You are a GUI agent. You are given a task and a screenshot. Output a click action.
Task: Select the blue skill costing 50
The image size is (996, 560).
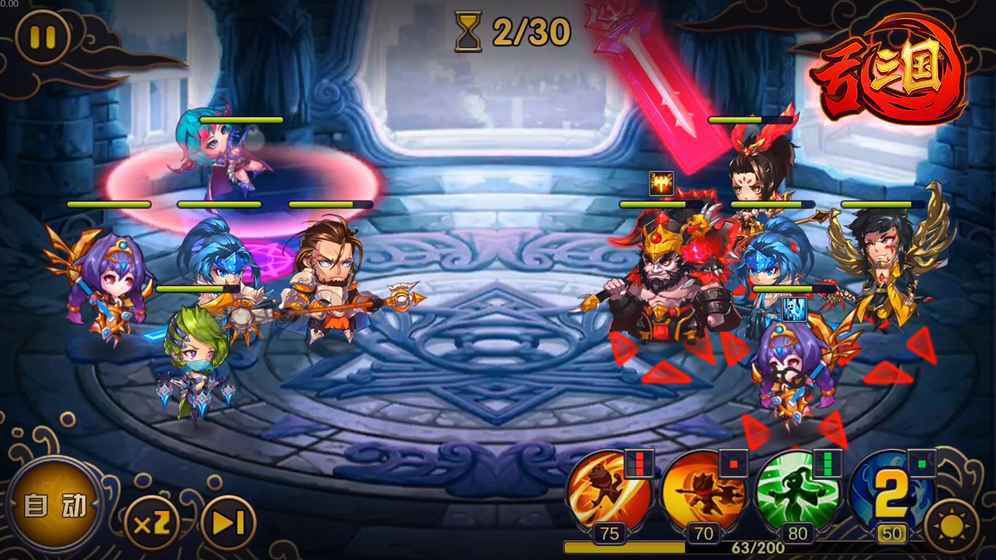[x=889, y=492]
